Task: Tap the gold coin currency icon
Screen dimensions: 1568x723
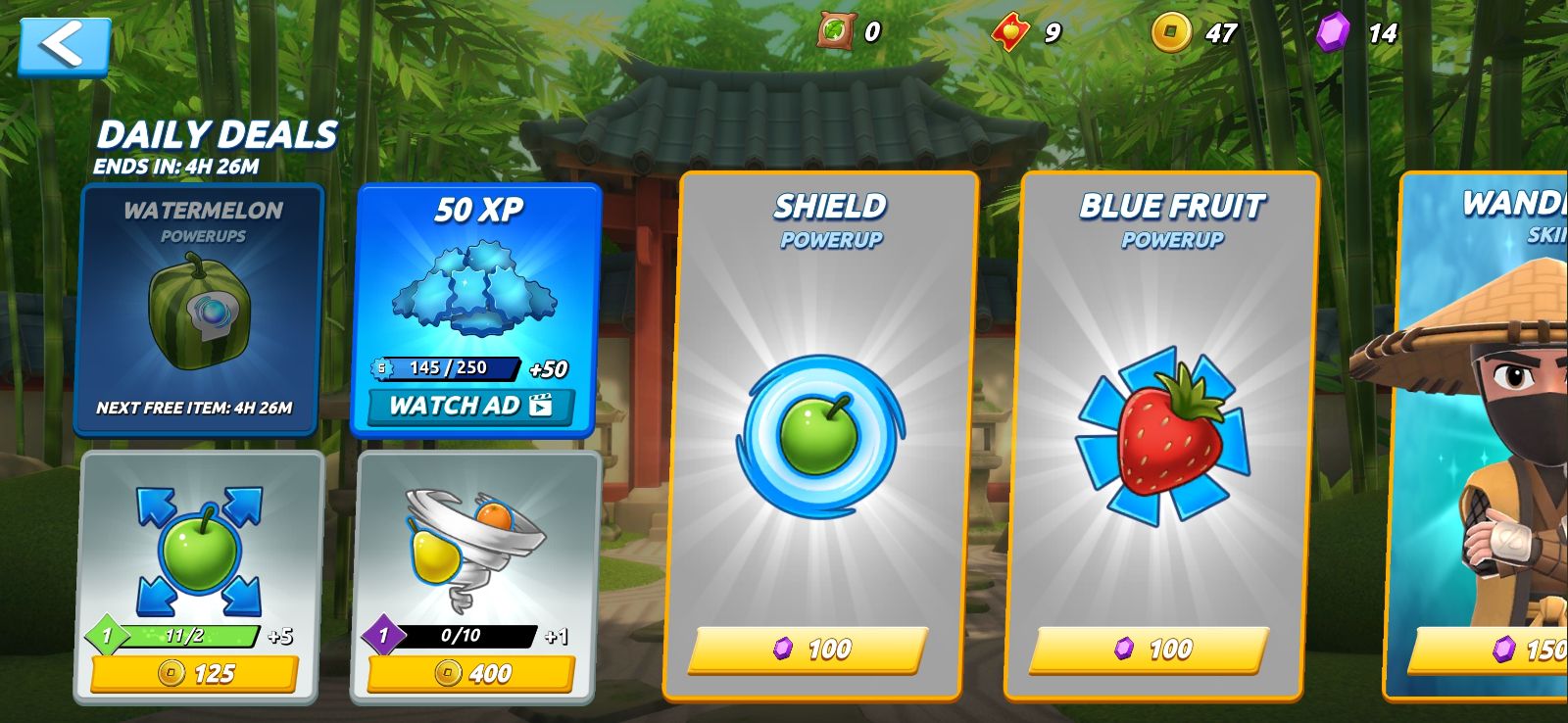Action: pyautogui.click(x=1170, y=32)
